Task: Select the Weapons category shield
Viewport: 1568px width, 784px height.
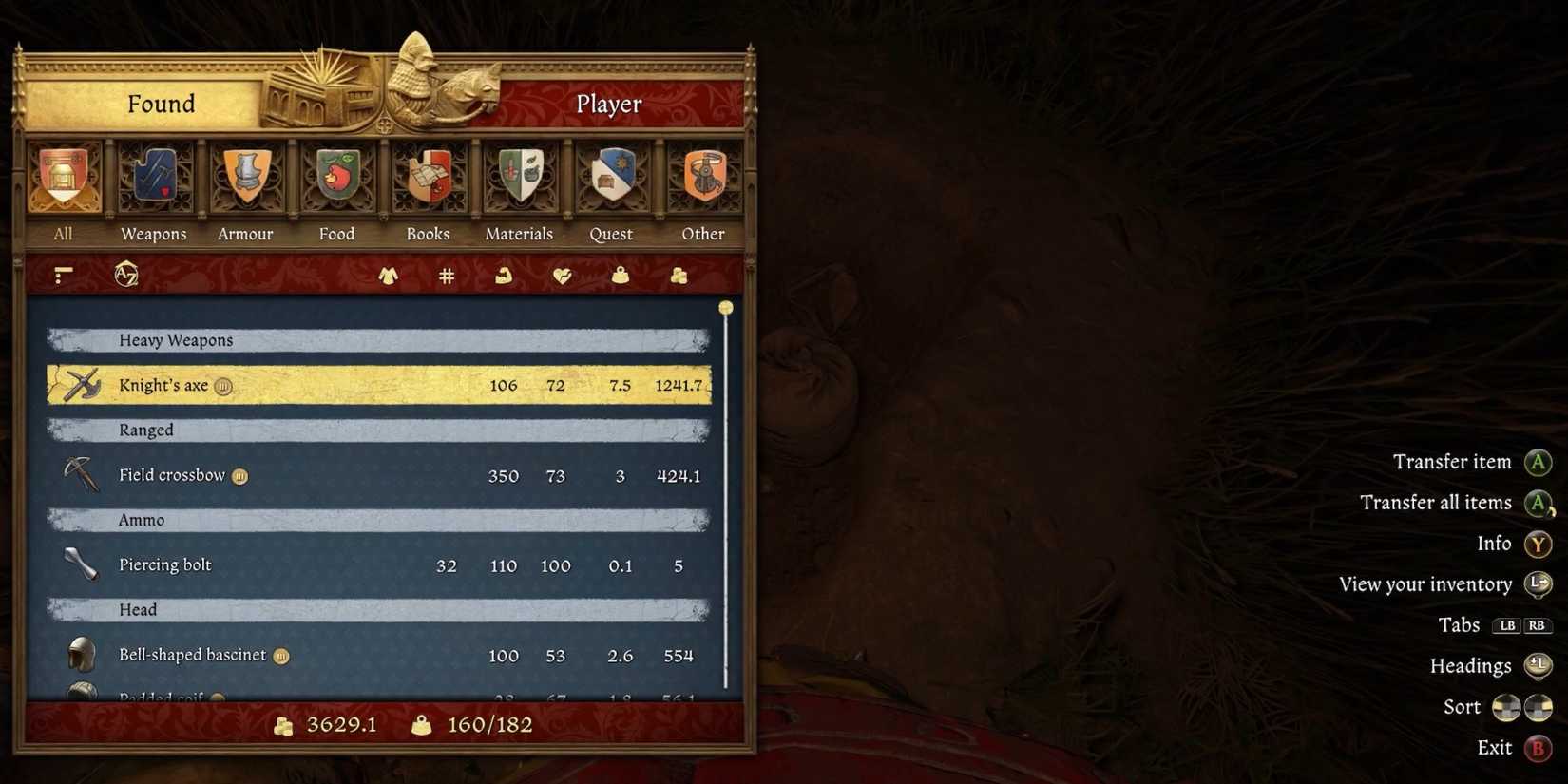Action: coord(152,181)
